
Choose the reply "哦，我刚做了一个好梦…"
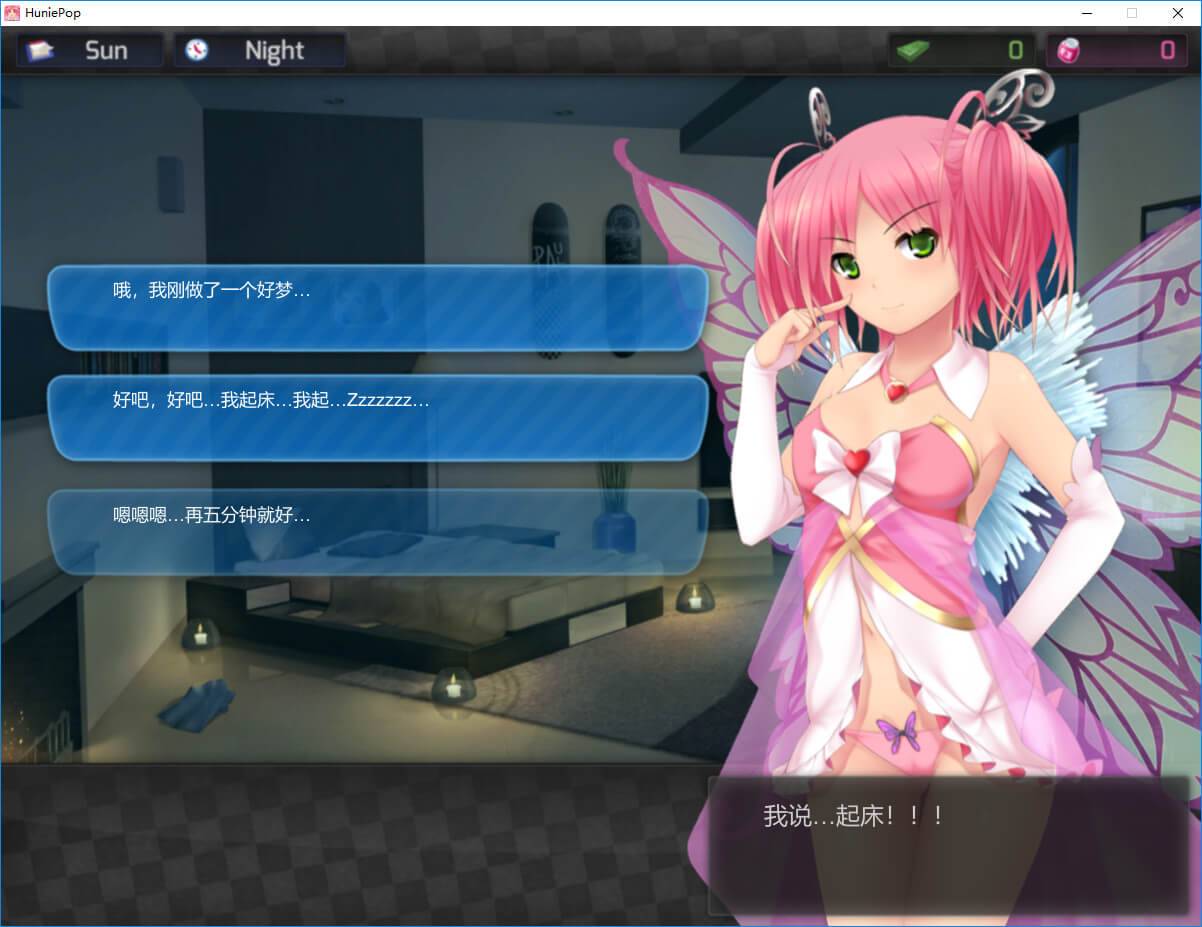[x=378, y=307]
